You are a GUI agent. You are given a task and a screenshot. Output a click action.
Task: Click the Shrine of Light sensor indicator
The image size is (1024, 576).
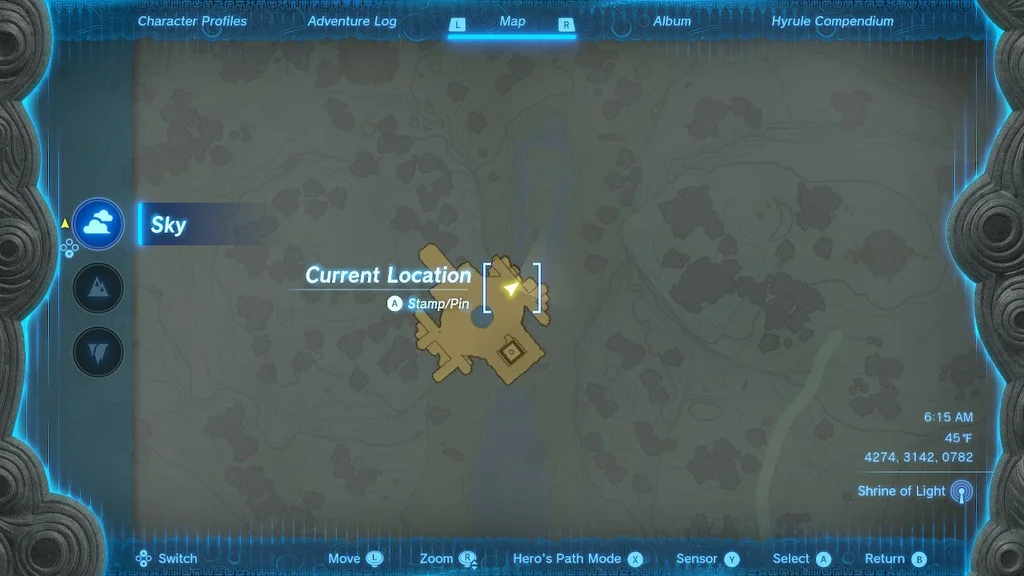[960, 491]
